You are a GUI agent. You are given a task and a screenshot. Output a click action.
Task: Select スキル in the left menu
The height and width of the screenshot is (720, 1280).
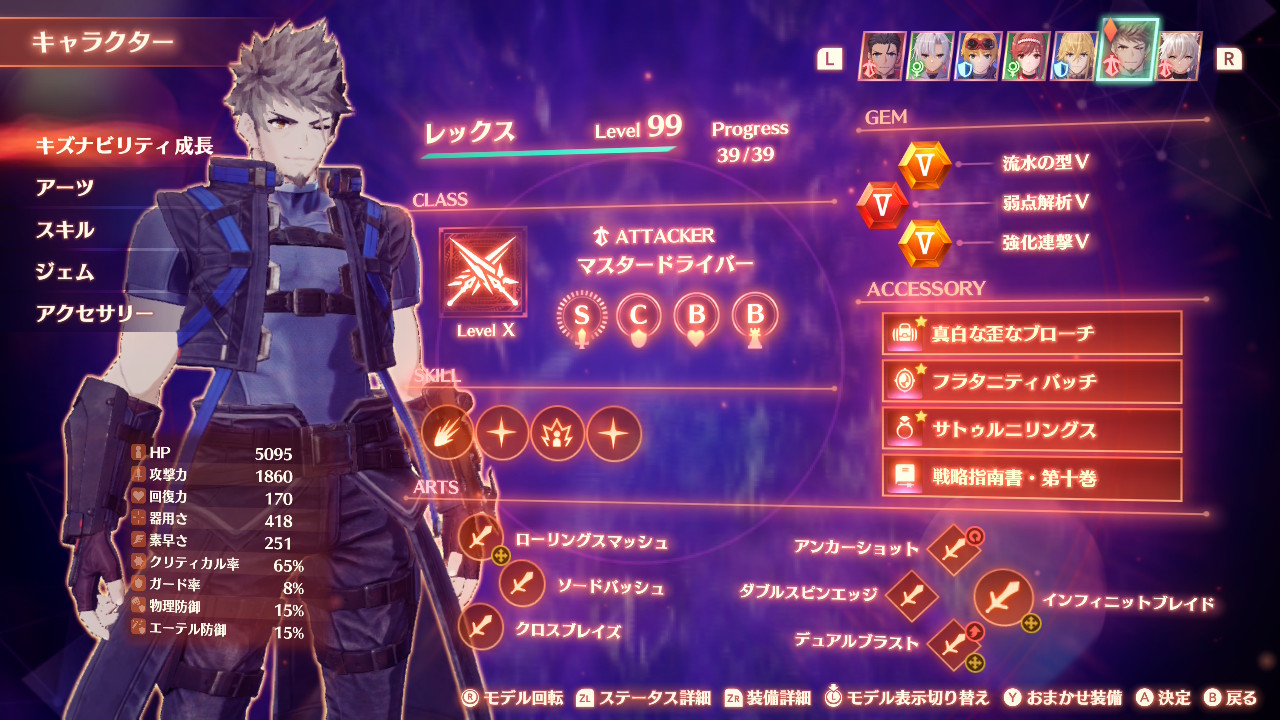65,230
